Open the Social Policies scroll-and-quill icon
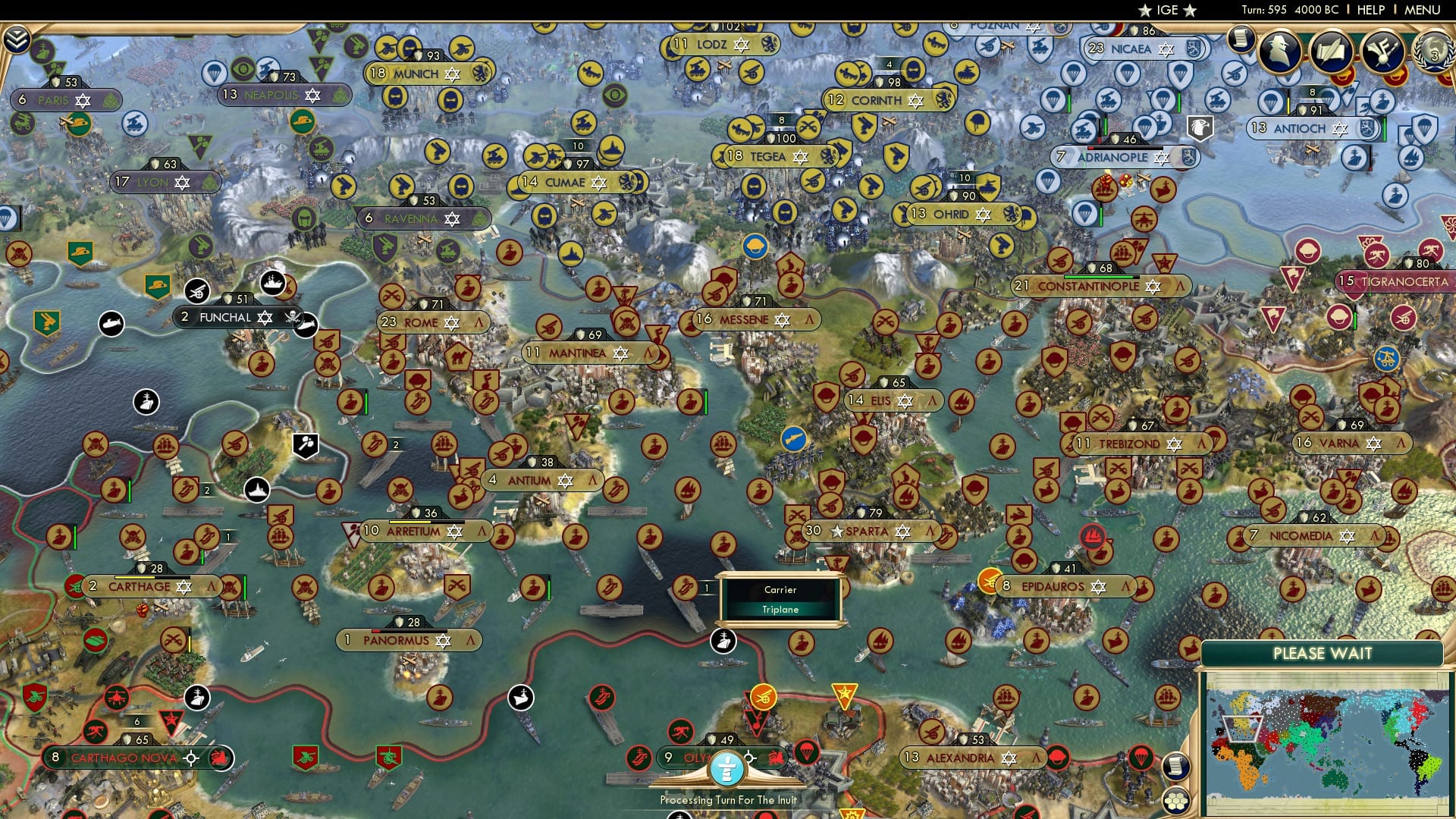Viewport: 1456px width, 819px height. click(1333, 52)
